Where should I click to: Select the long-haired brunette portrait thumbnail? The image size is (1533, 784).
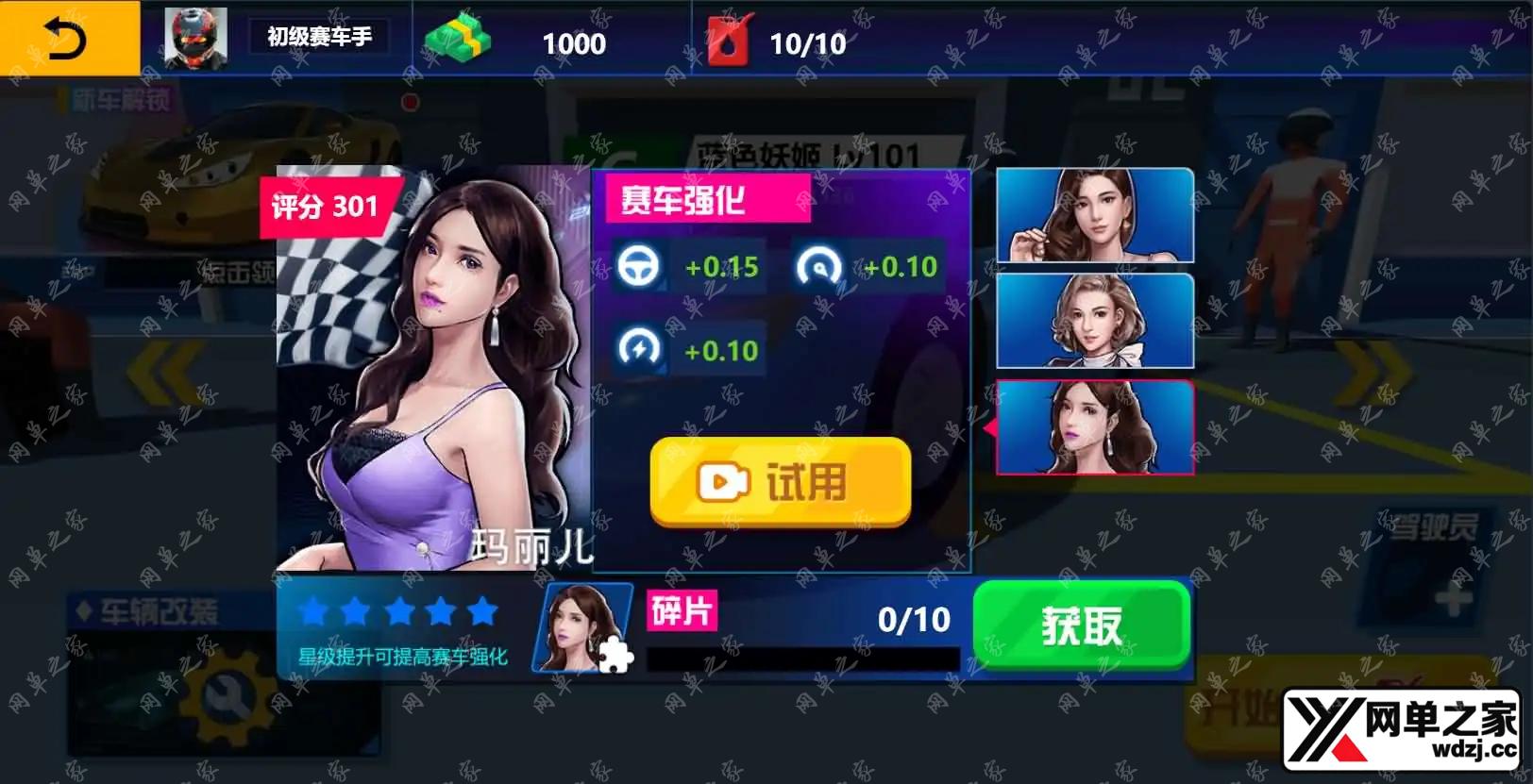(1095, 215)
